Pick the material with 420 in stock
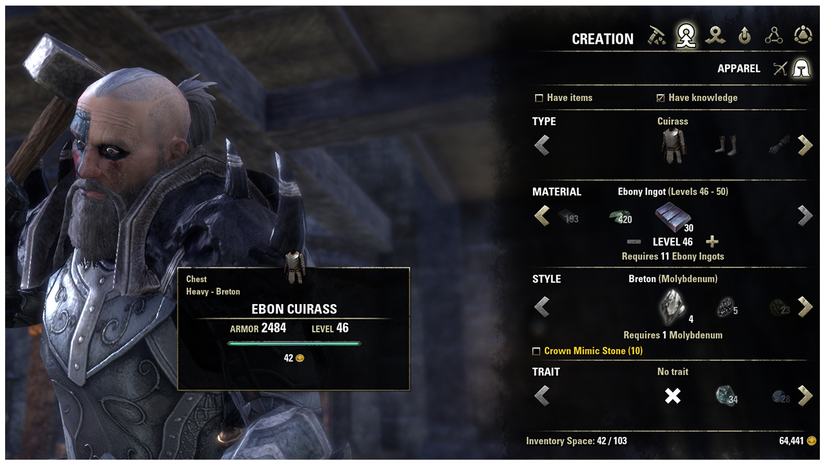The height and width of the screenshot is (464, 825). [x=618, y=216]
